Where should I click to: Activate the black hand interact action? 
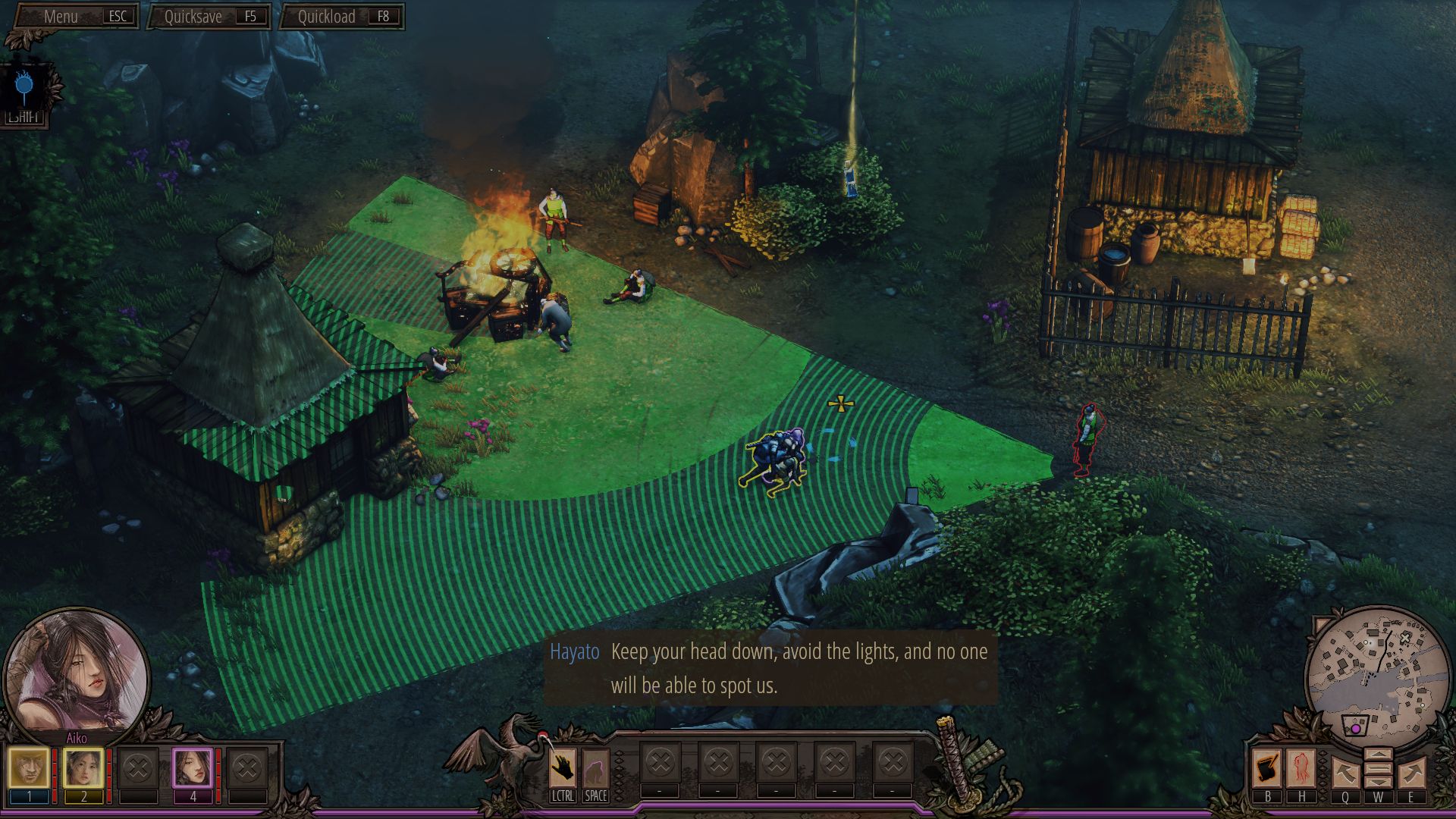tap(562, 769)
